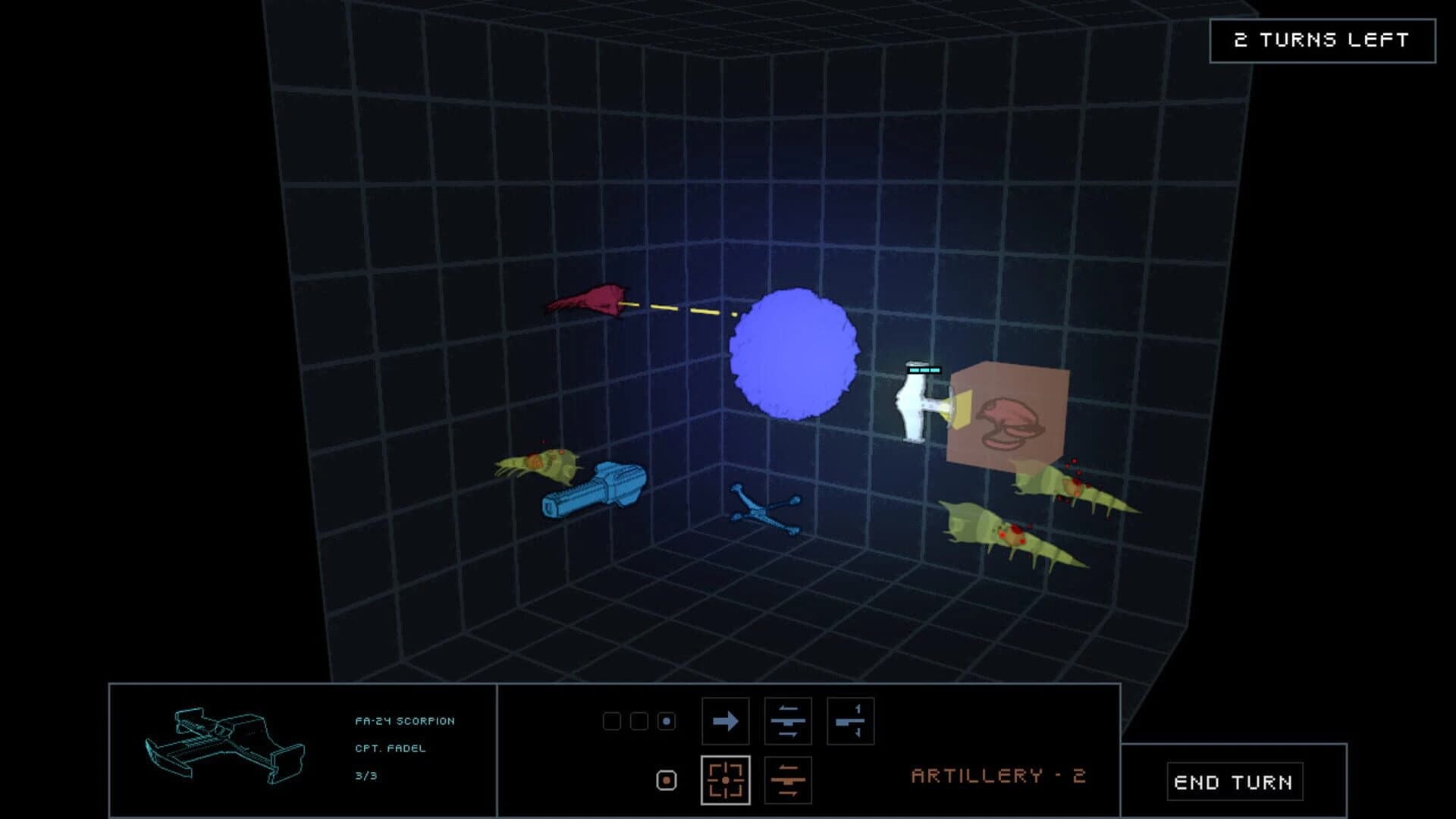Toggle the filled third movement pip
The width and height of the screenshot is (1456, 819).
coord(666,721)
